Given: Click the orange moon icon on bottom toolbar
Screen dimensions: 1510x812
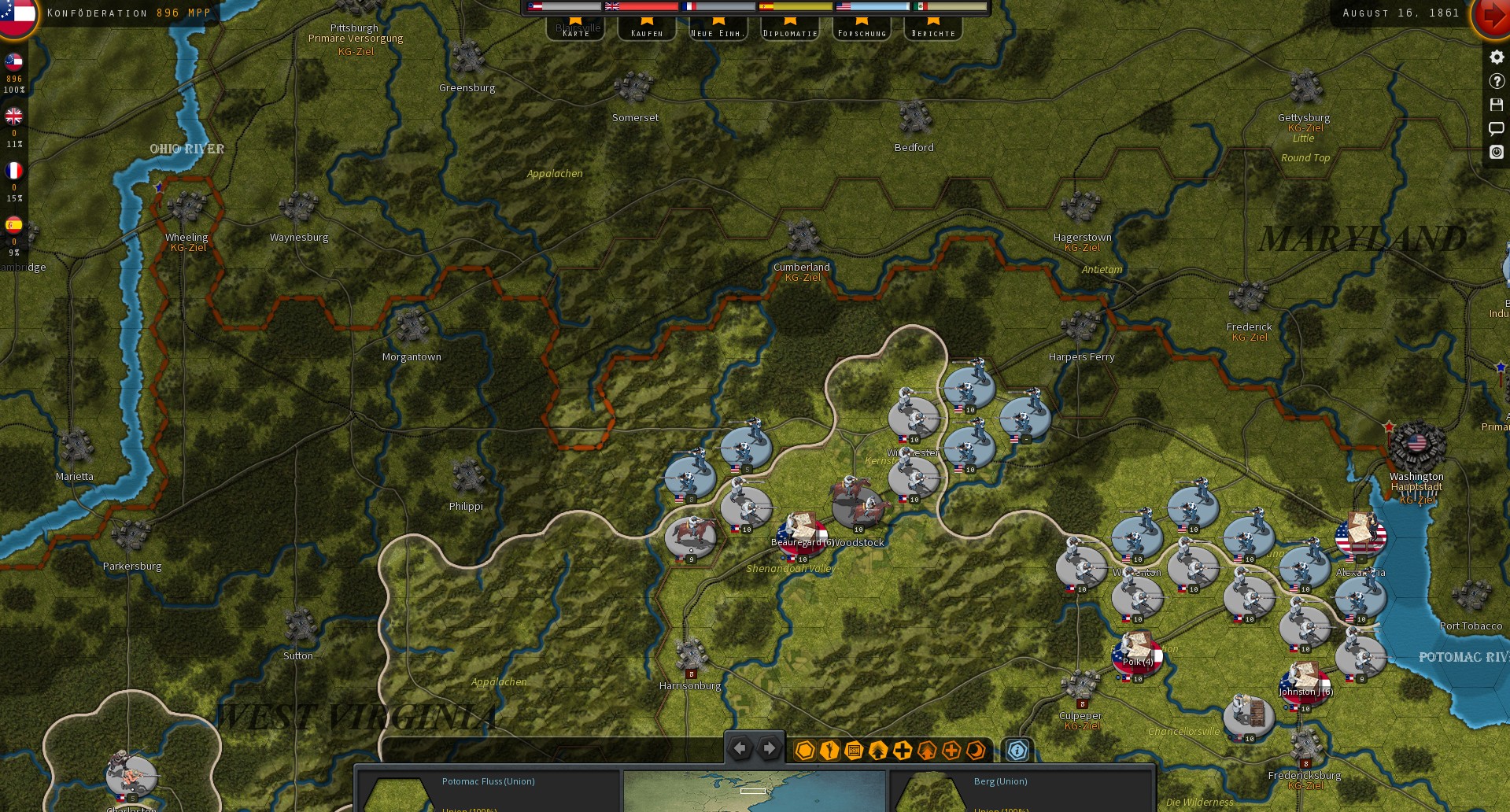Looking at the screenshot, I should tap(976, 751).
